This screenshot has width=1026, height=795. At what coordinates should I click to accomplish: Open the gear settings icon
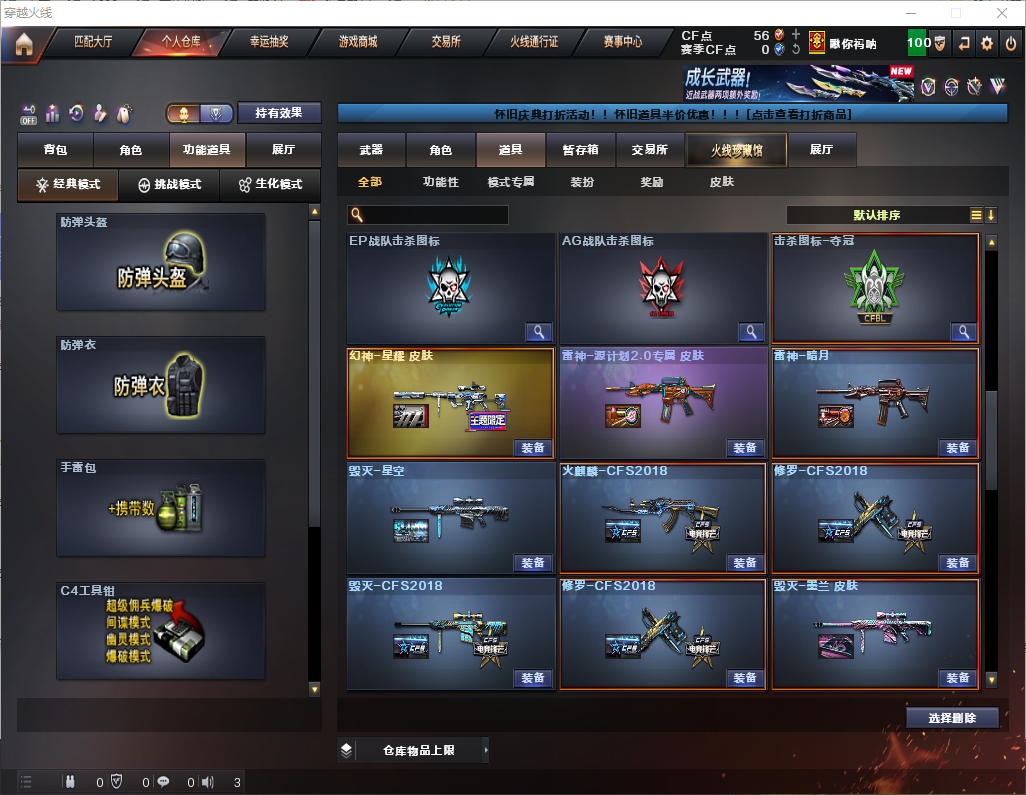point(987,43)
